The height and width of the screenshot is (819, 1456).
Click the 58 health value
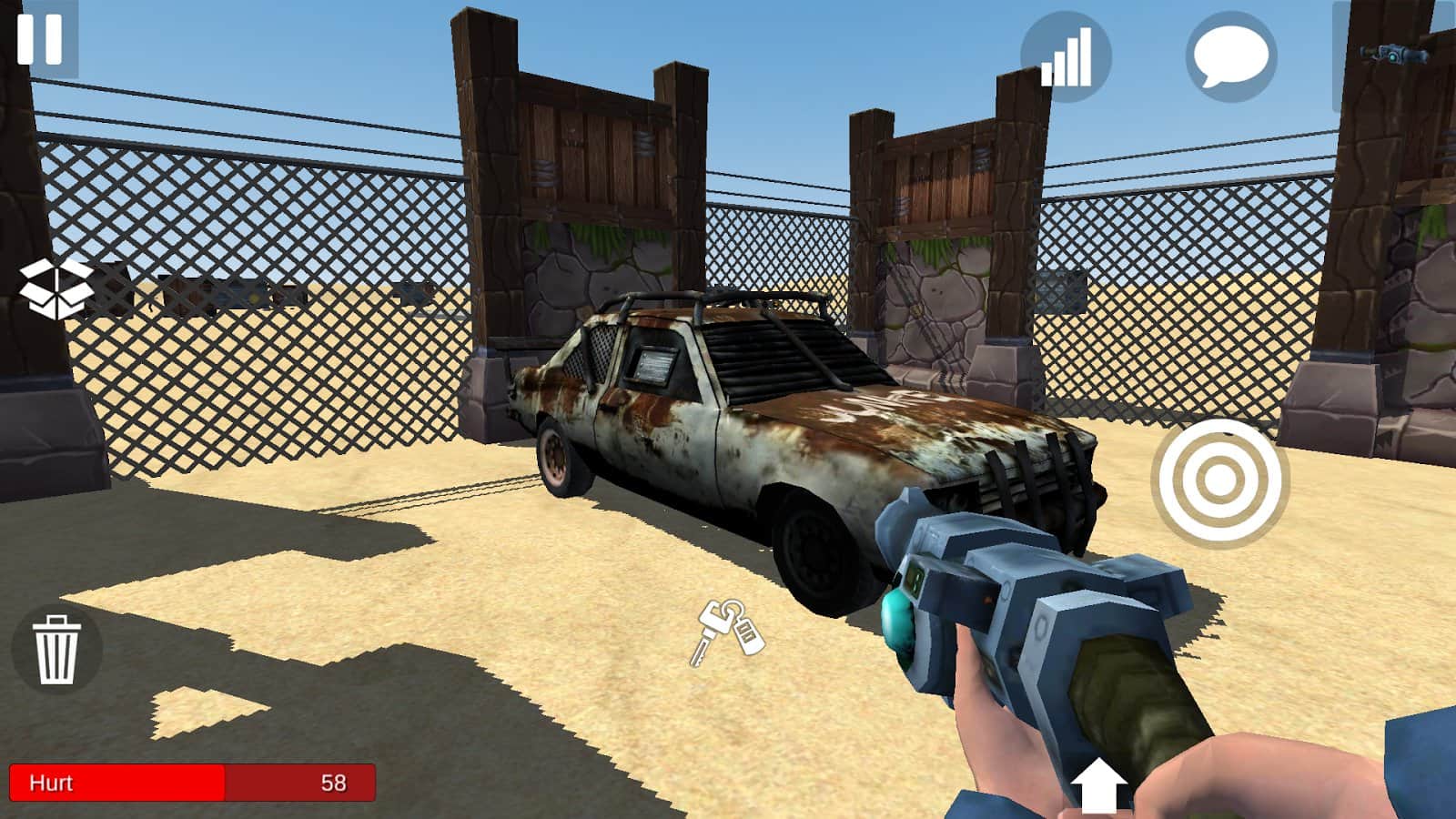point(334,781)
